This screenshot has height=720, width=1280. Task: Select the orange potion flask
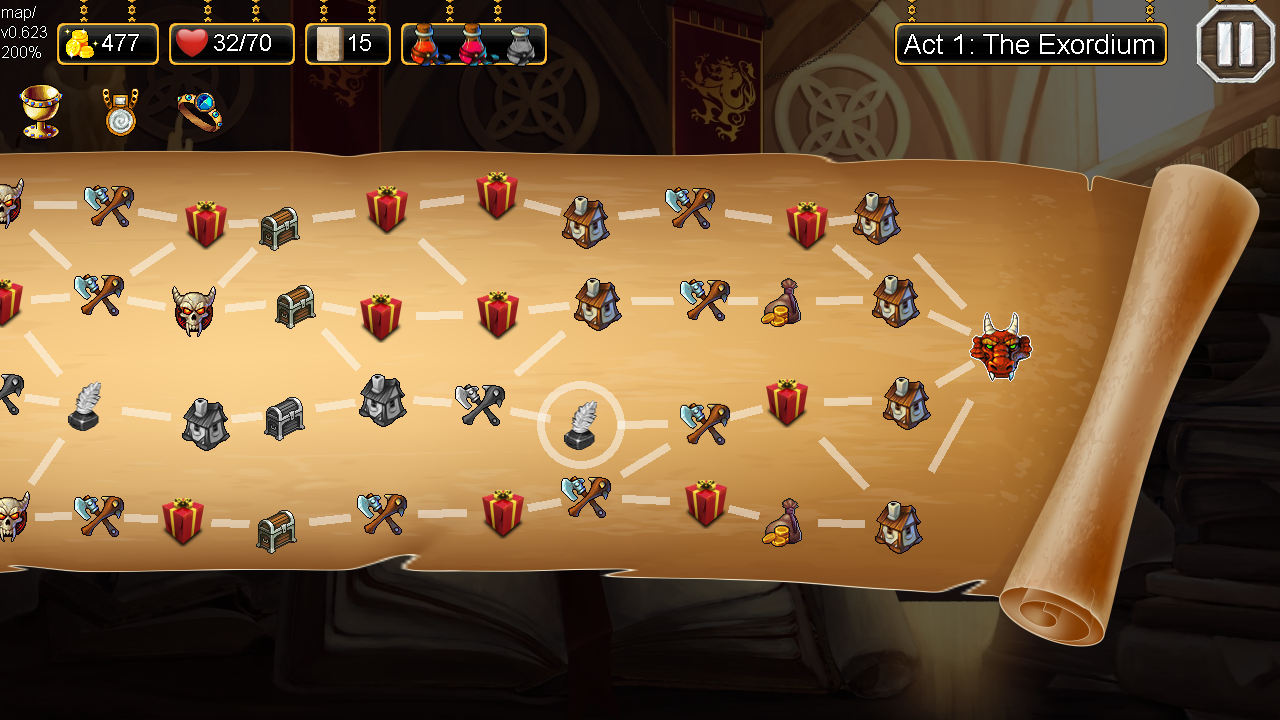[x=424, y=44]
